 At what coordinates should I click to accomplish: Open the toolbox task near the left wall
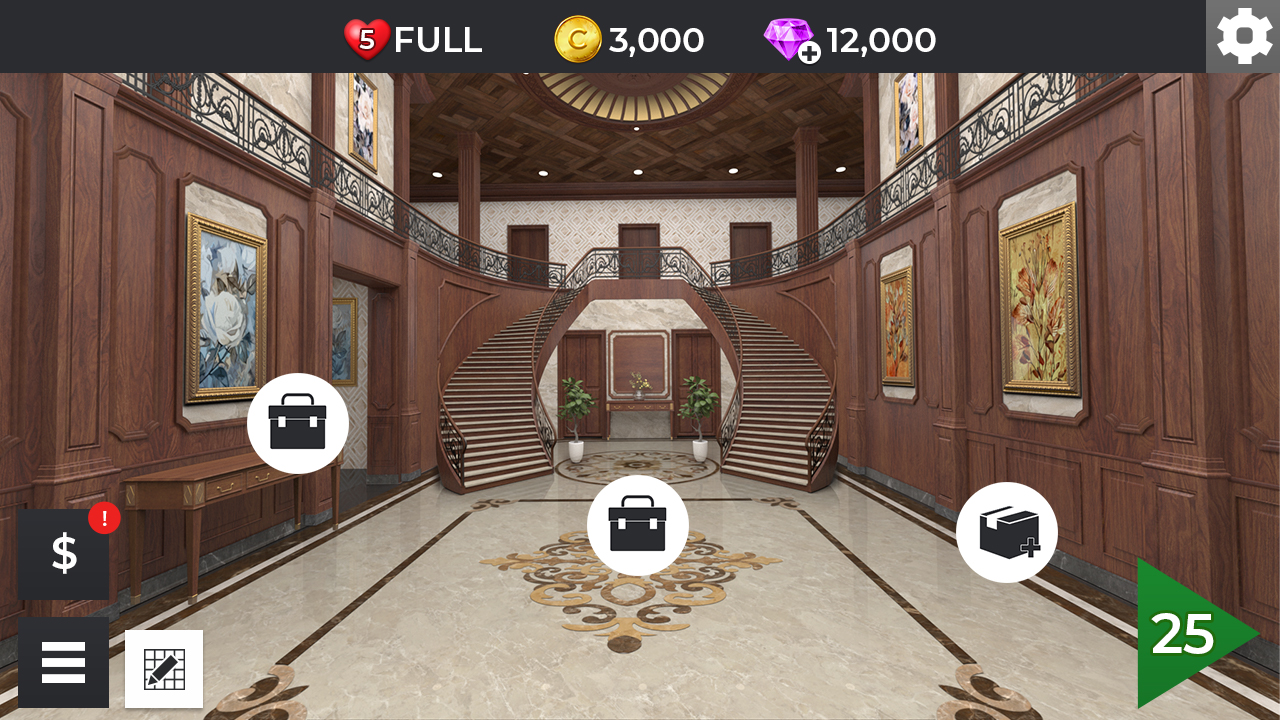click(297, 423)
